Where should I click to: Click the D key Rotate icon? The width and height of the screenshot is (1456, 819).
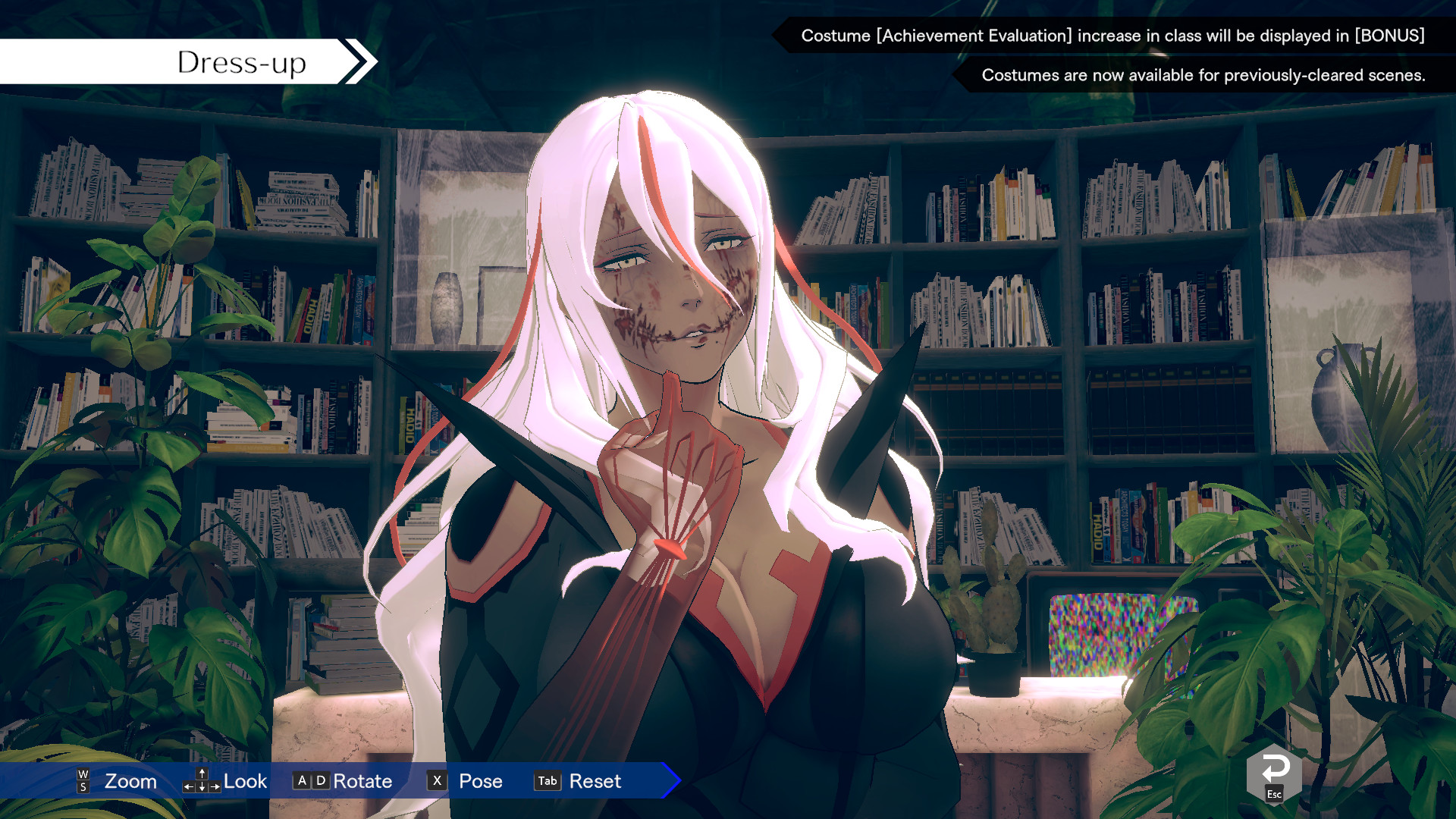[x=319, y=781]
